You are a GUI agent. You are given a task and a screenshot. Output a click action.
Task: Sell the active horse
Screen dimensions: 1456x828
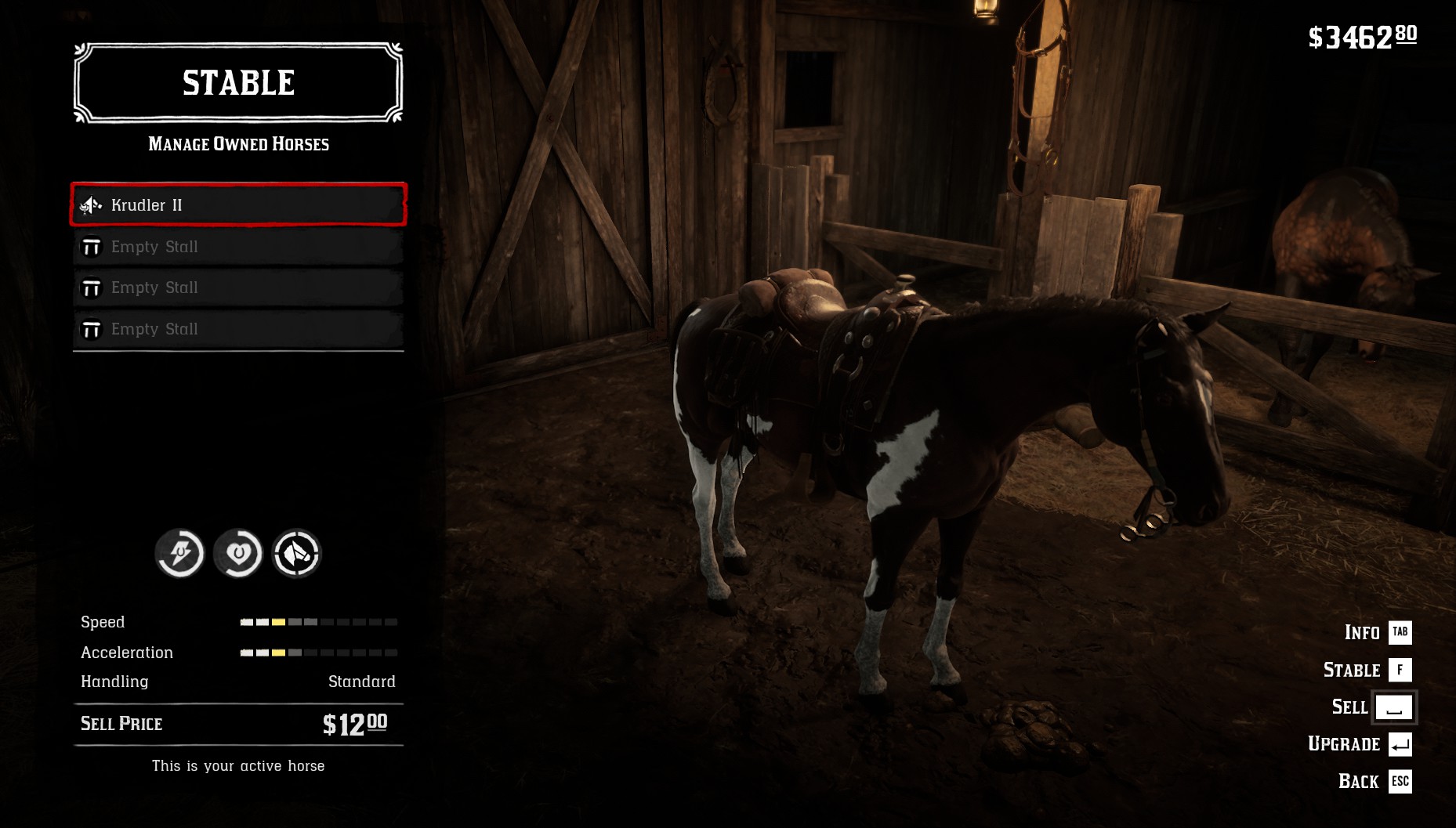1372,707
